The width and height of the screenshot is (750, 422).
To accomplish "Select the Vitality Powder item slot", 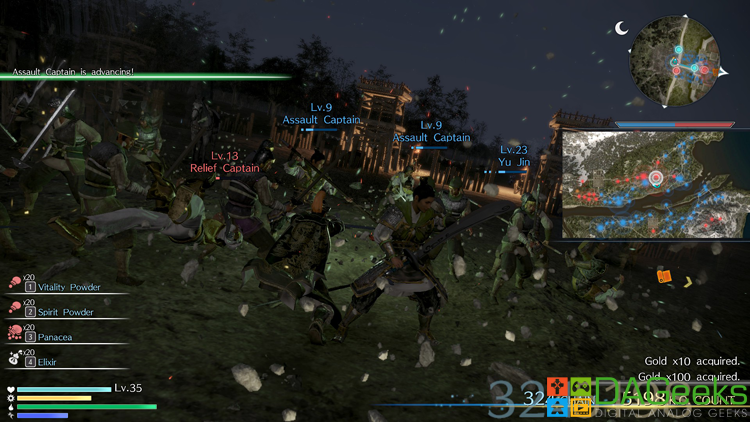I will pyautogui.click(x=60, y=287).
